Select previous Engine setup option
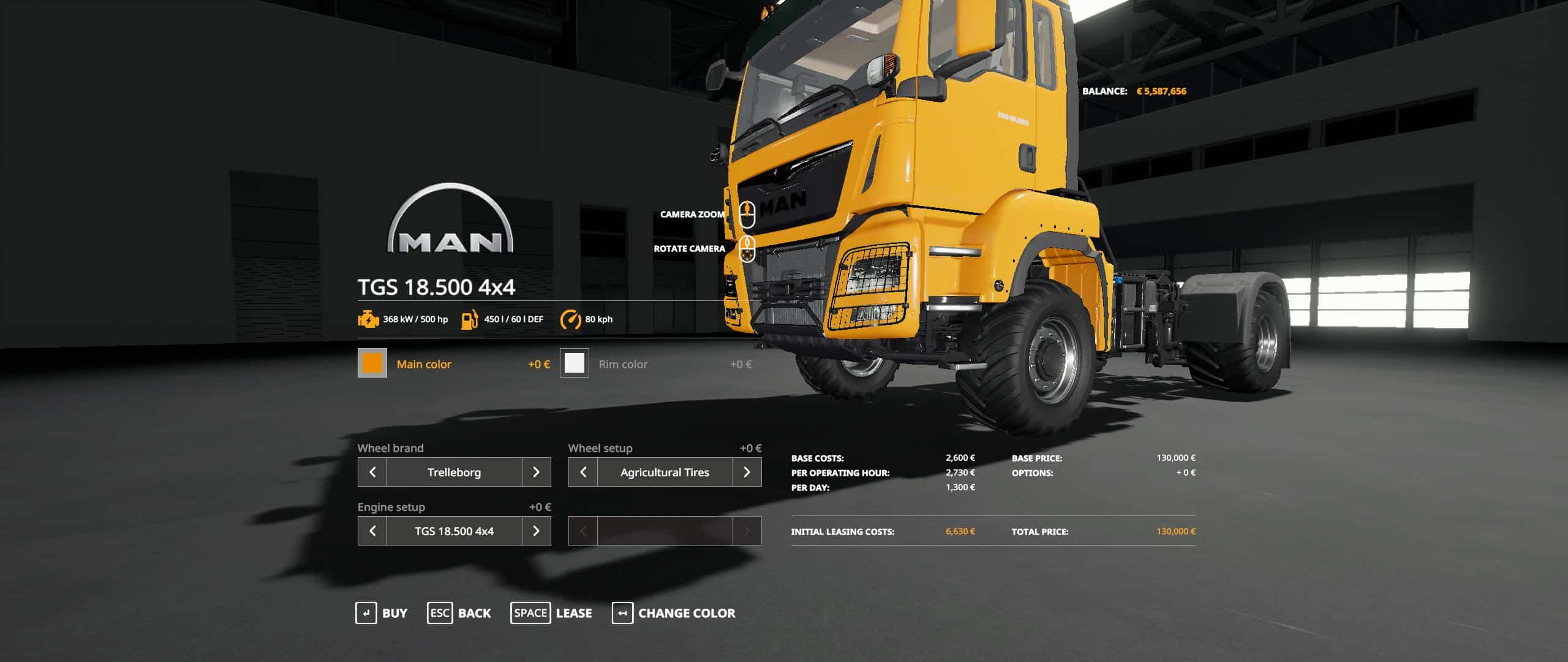This screenshot has height=662, width=1568. coord(372,531)
